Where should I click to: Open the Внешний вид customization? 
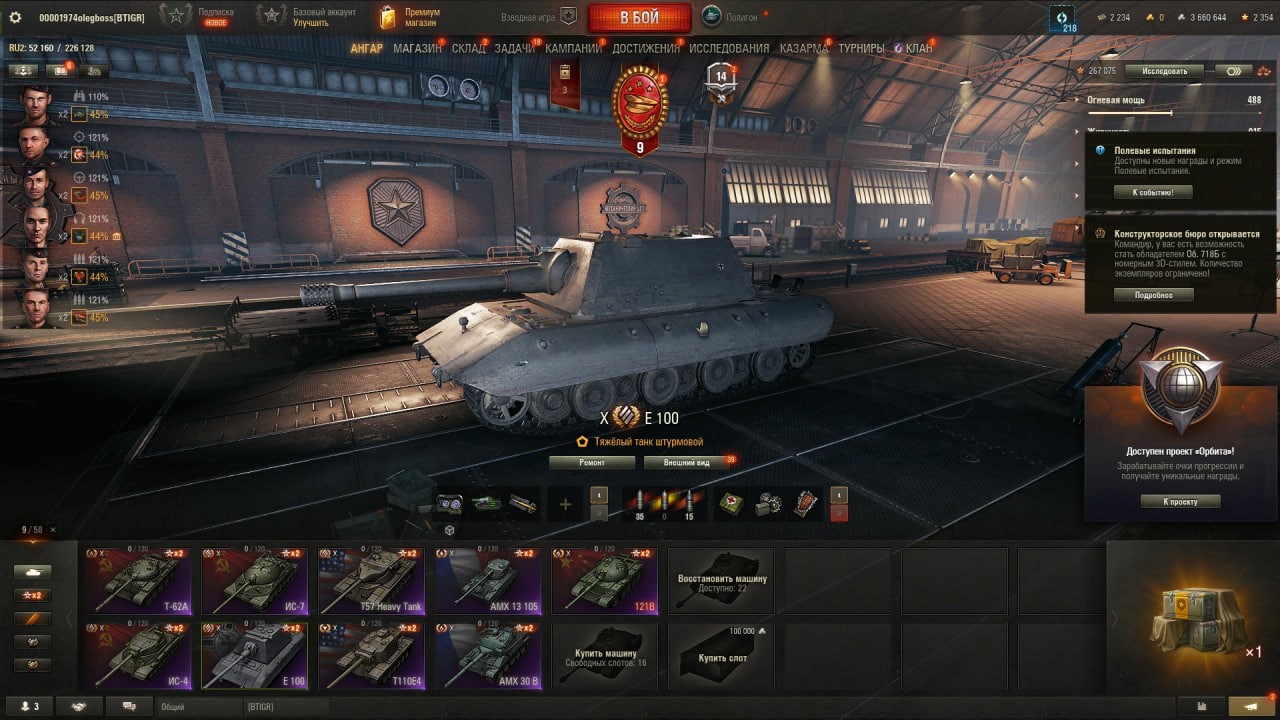pyautogui.click(x=686, y=463)
